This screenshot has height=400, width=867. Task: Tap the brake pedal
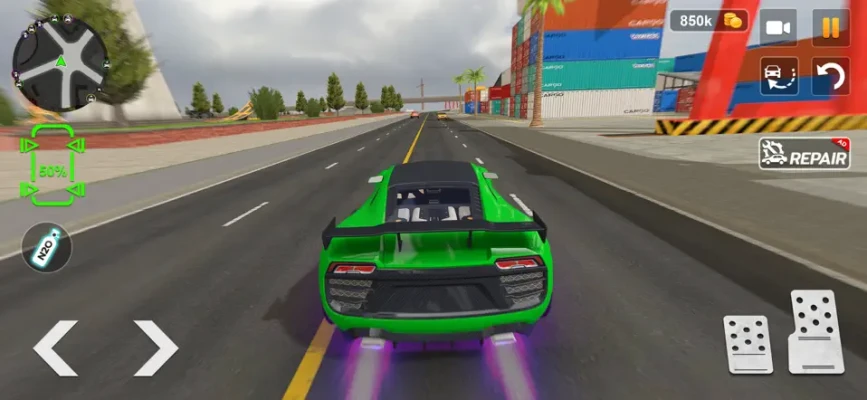coord(748,343)
